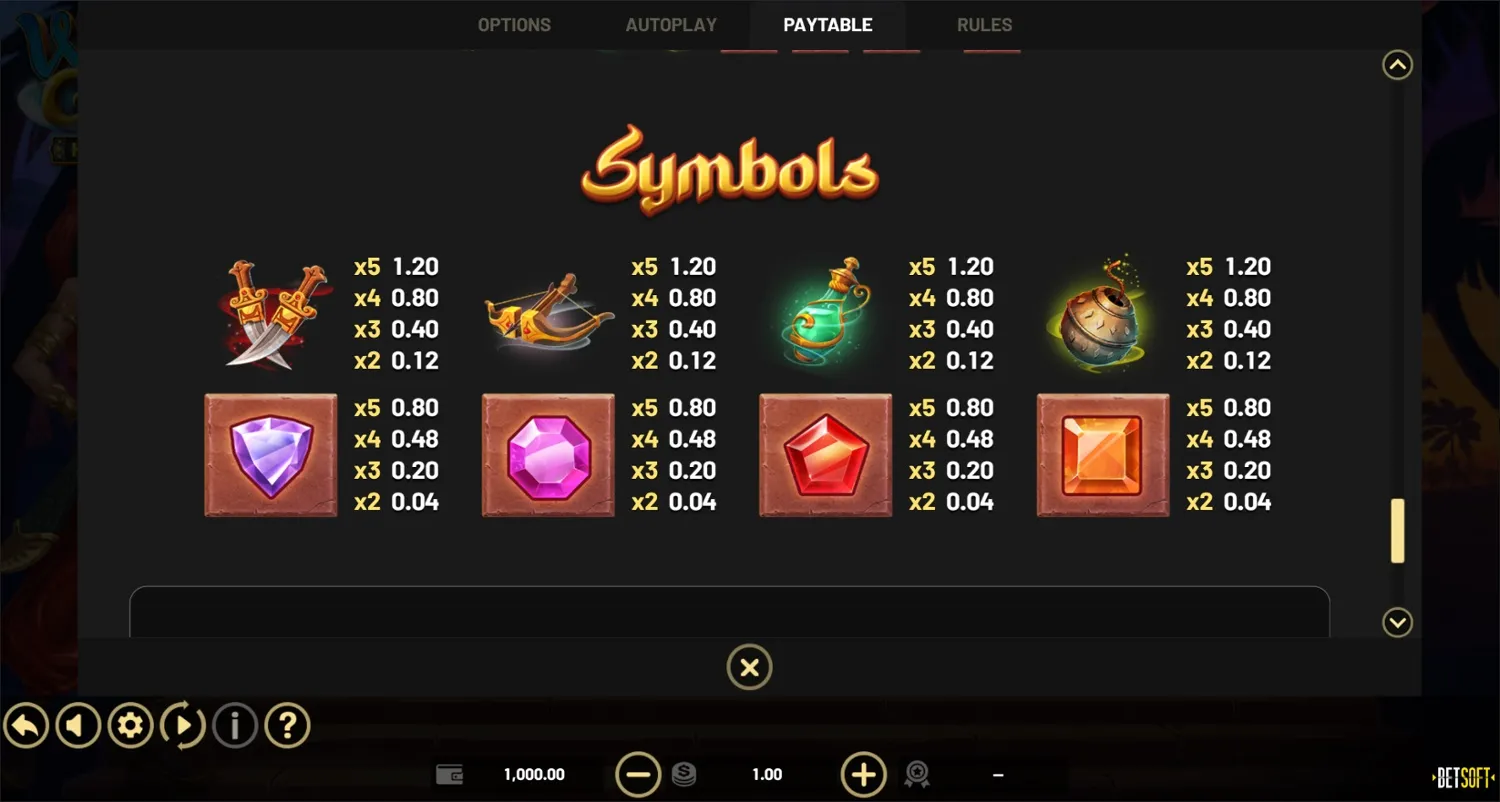Toggle sound on or off
Image resolution: width=1500 pixels, height=802 pixels.
(x=78, y=725)
